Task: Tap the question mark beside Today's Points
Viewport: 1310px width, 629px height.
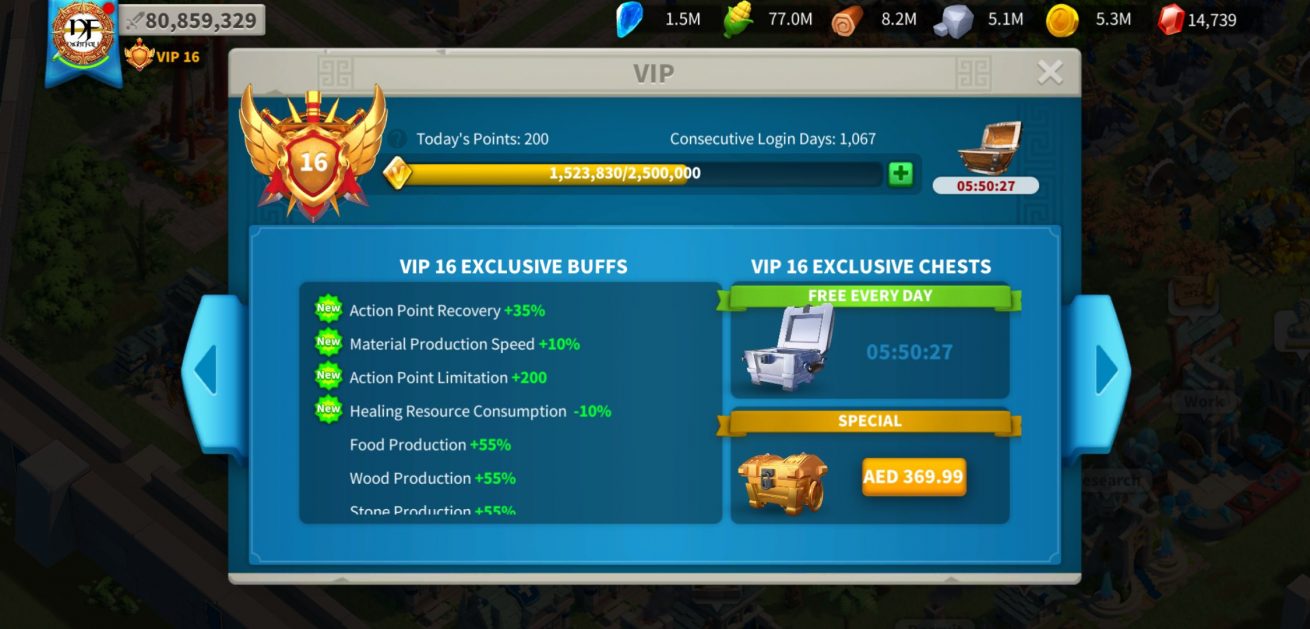Action: [398, 139]
